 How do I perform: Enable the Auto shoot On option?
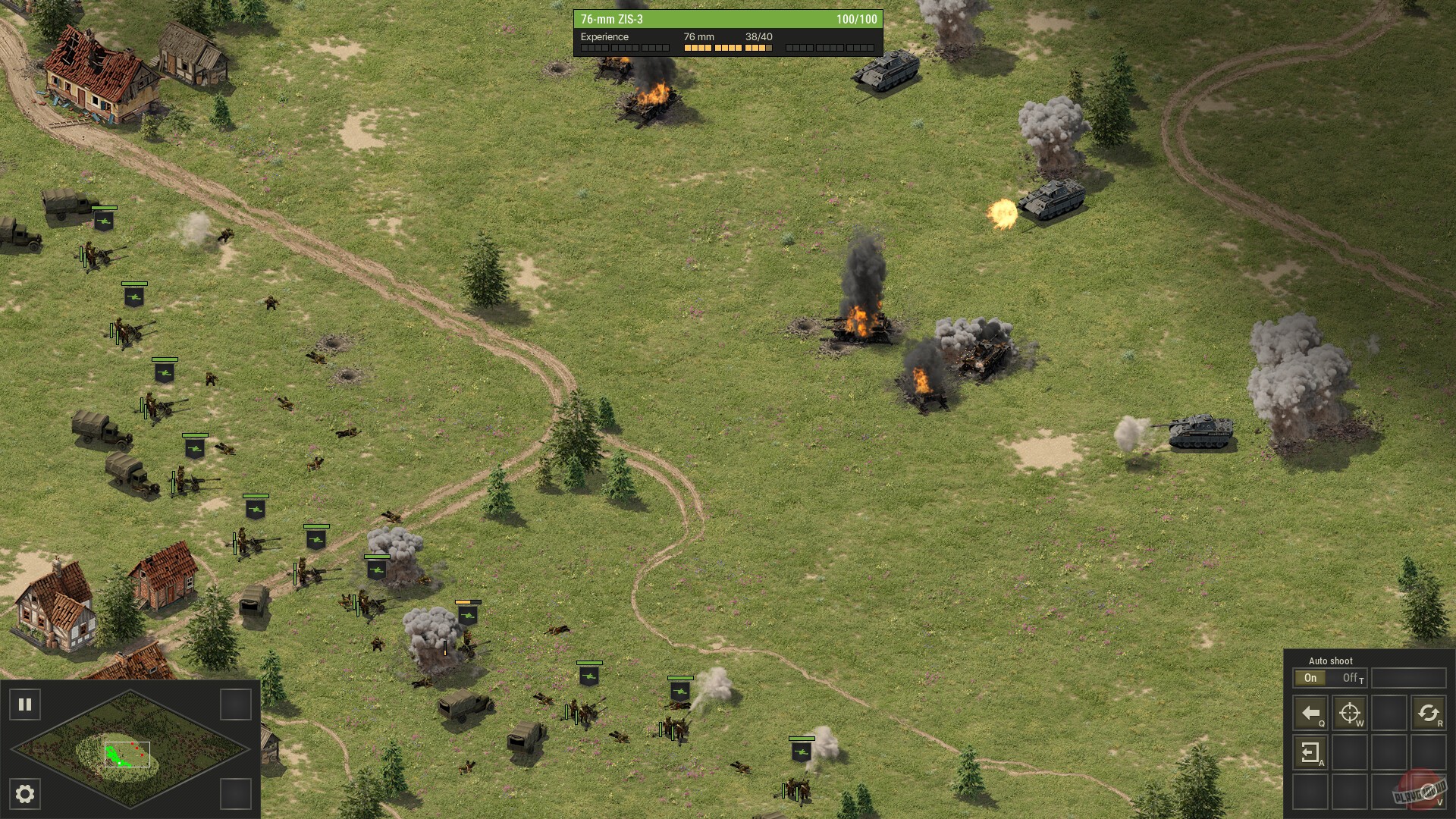click(1310, 678)
